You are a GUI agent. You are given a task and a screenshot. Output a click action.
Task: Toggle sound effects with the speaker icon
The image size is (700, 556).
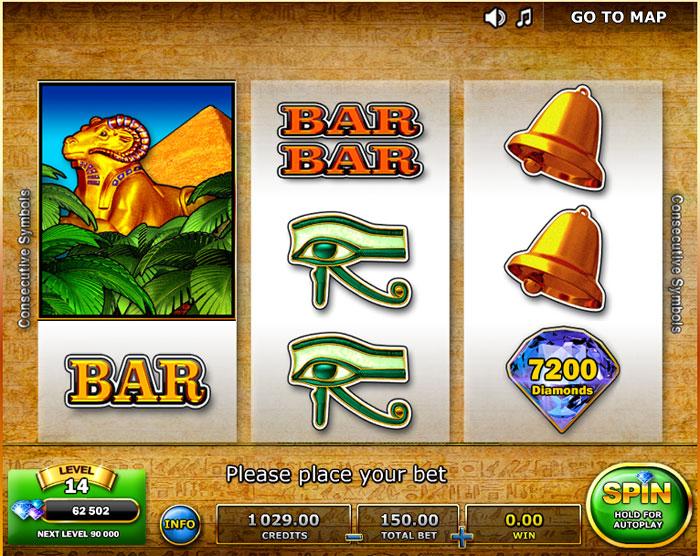(495, 17)
